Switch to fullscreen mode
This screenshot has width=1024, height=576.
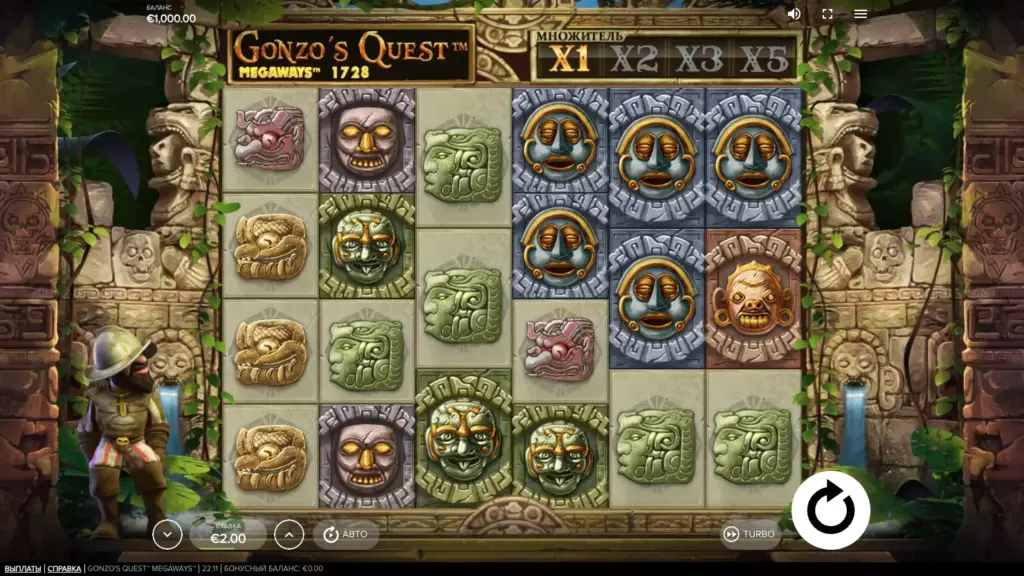(827, 14)
